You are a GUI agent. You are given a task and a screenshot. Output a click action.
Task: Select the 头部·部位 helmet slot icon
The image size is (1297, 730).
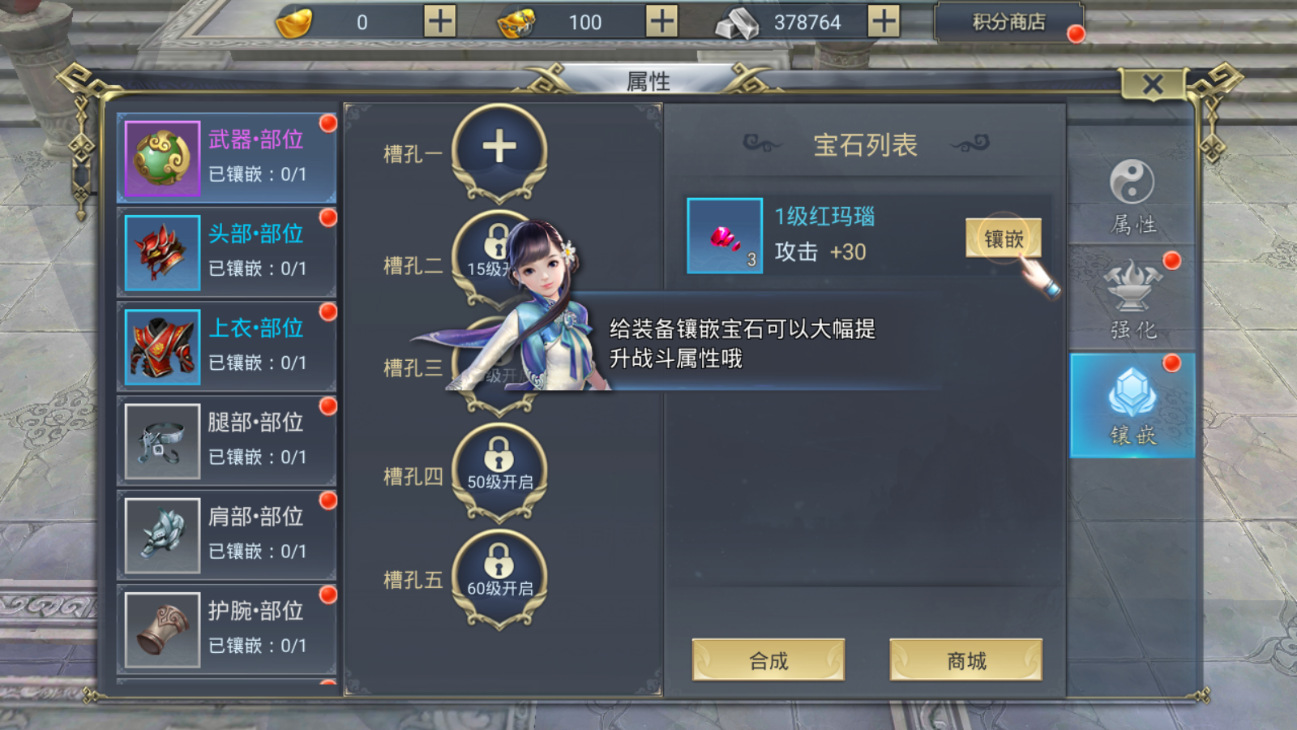tap(162, 251)
